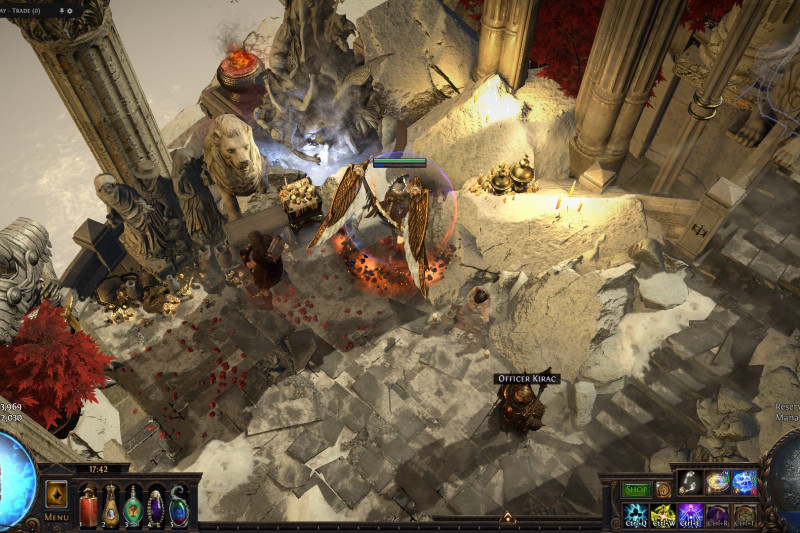Open the green Shop button
Image resolution: width=800 pixels, height=533 pixels.
(x=636, y=490)
